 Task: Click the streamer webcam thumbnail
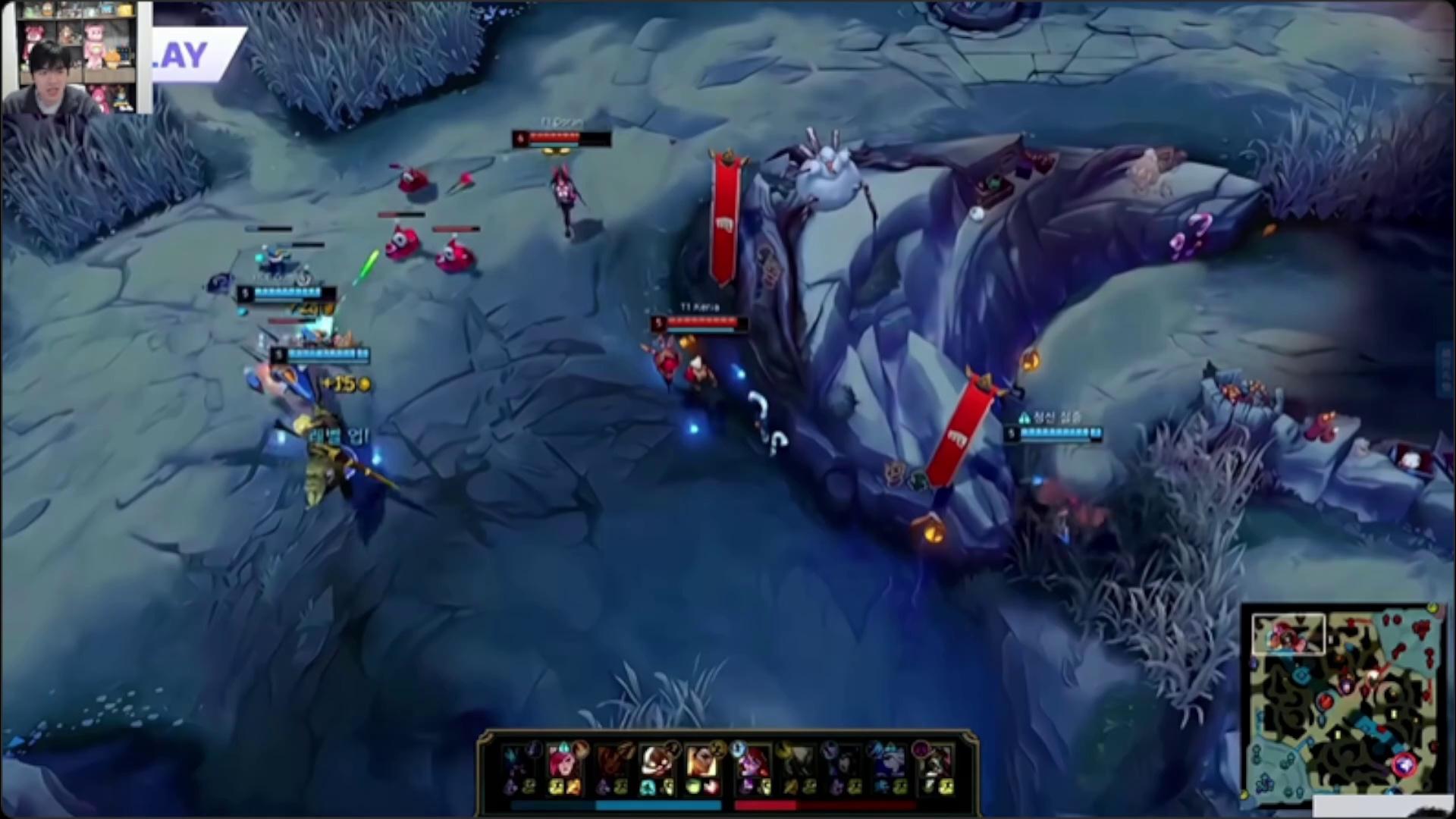(x=76, y=57)
